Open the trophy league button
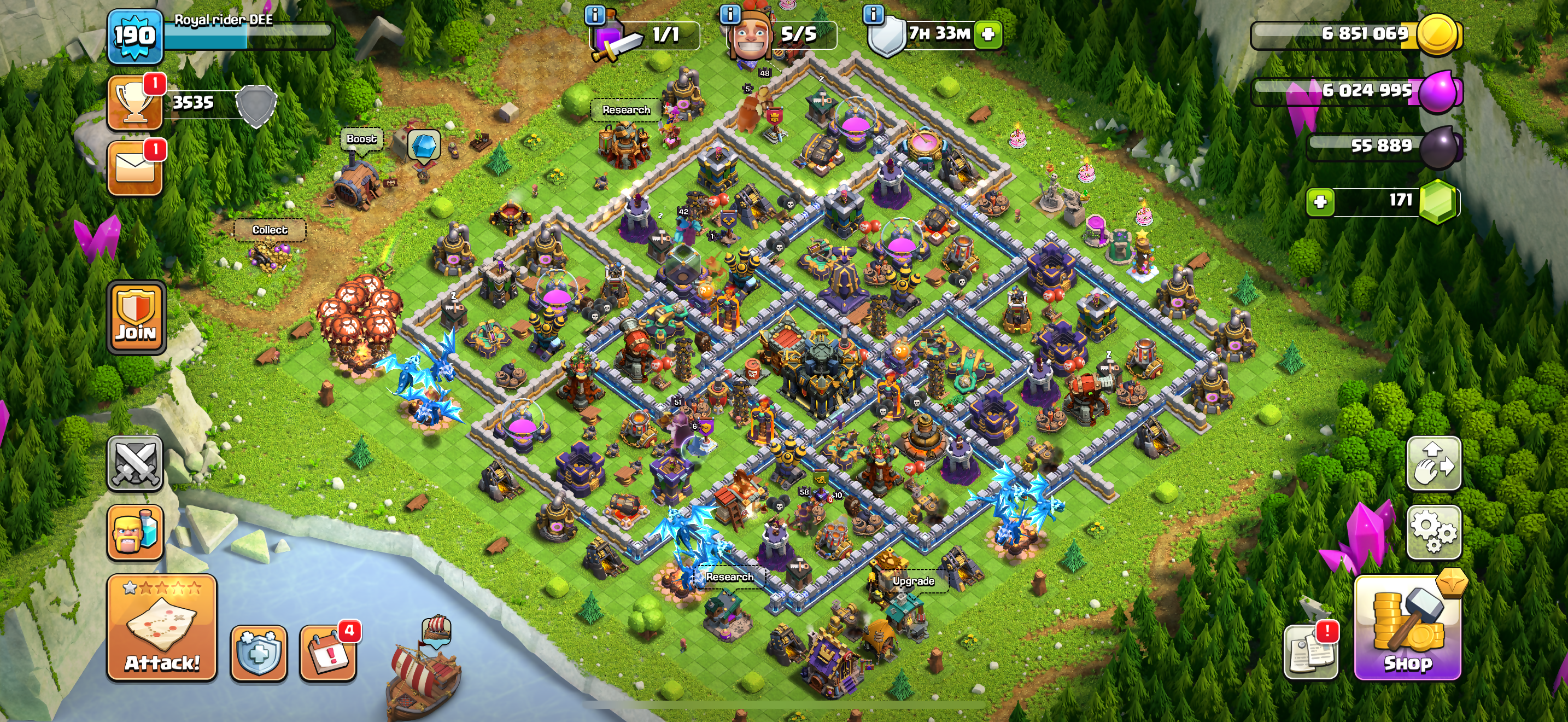Viewport: 1568px width, 722px height. 134,103
